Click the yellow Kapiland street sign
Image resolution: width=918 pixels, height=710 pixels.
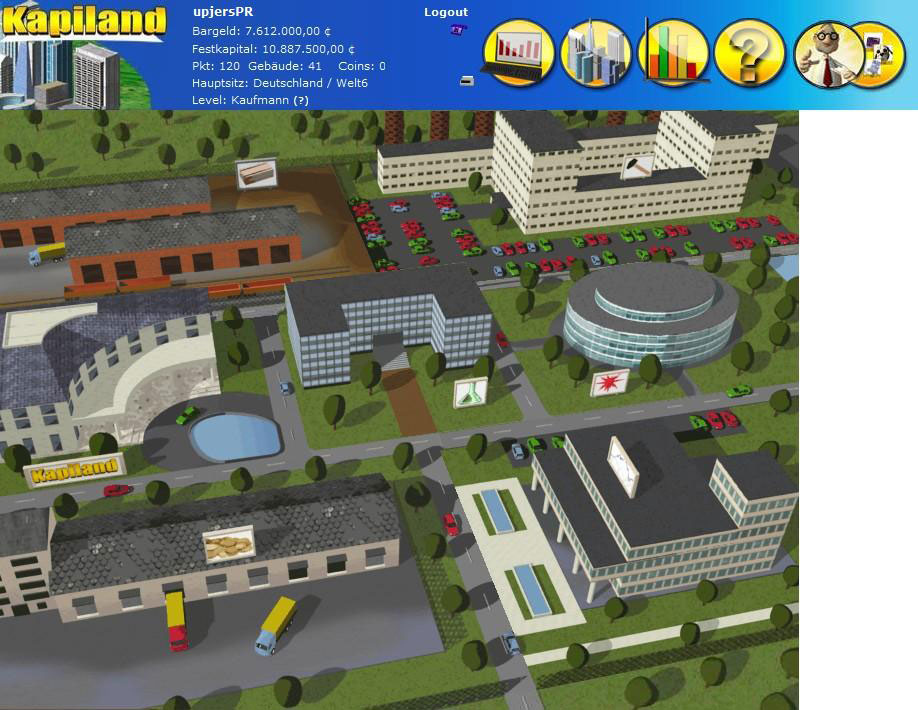74,471
